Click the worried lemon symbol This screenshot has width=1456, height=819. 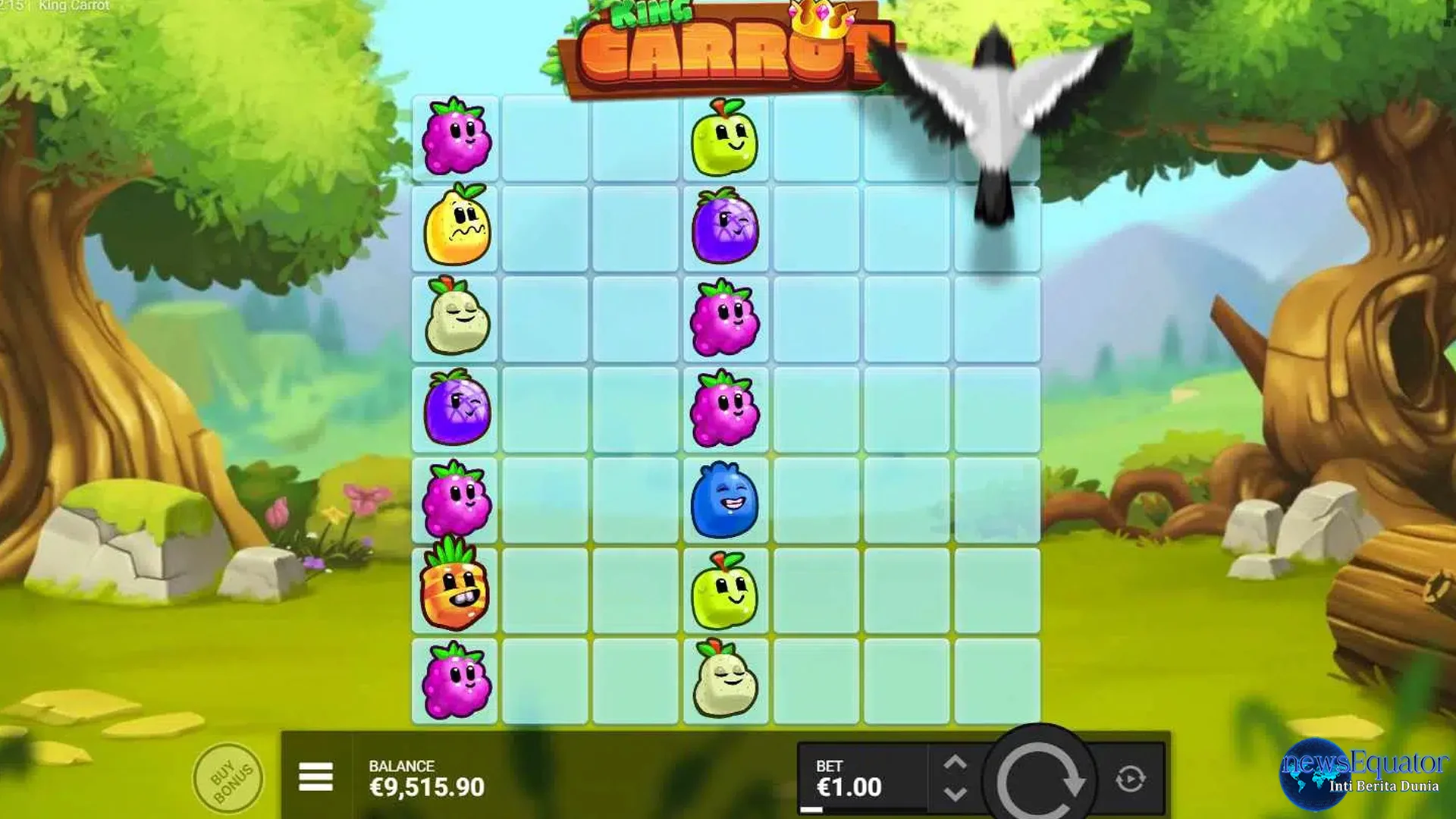click(454, 227)
